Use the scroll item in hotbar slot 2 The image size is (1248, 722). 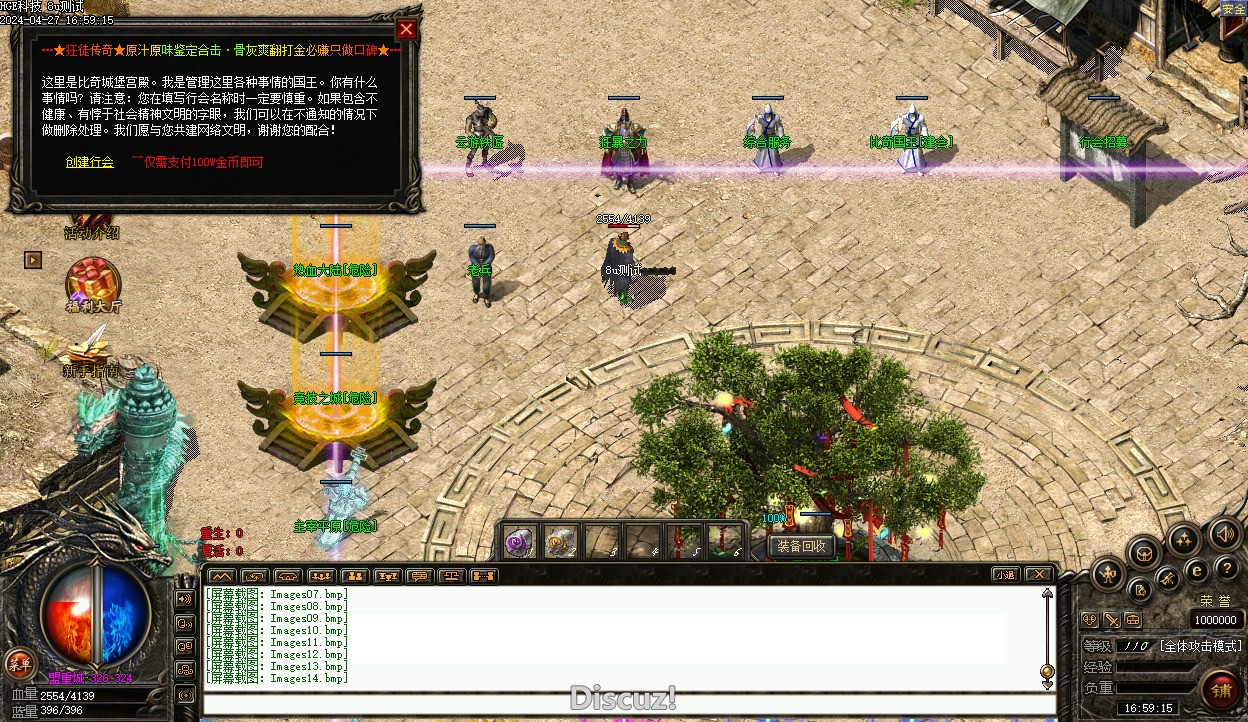pos(560,541)
